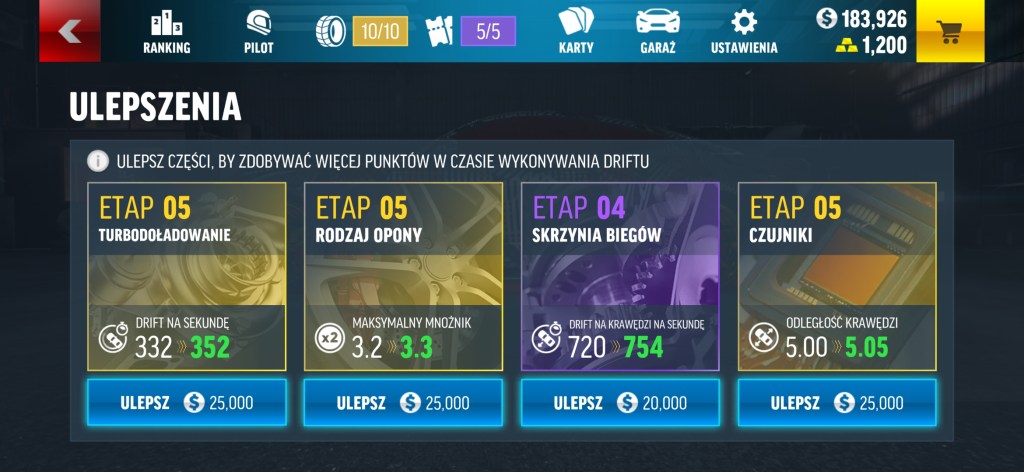Upgrade Czujniki for 25,000
The image size is (1024, 472).
pyautogui.click(x=837, y=402)
